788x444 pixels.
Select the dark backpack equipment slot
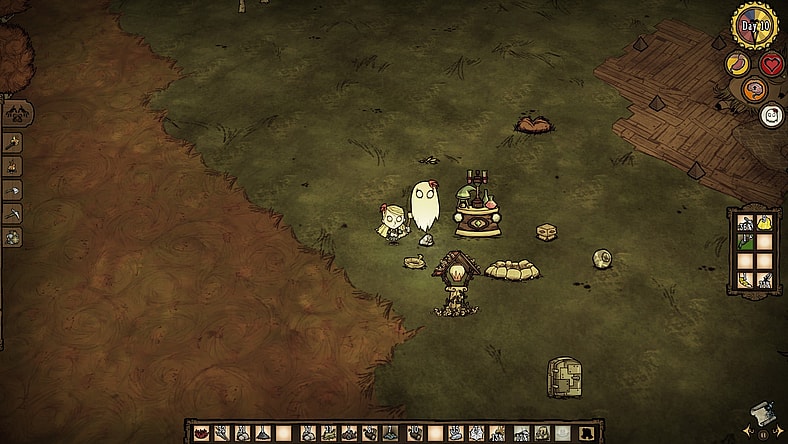point(587,433)
